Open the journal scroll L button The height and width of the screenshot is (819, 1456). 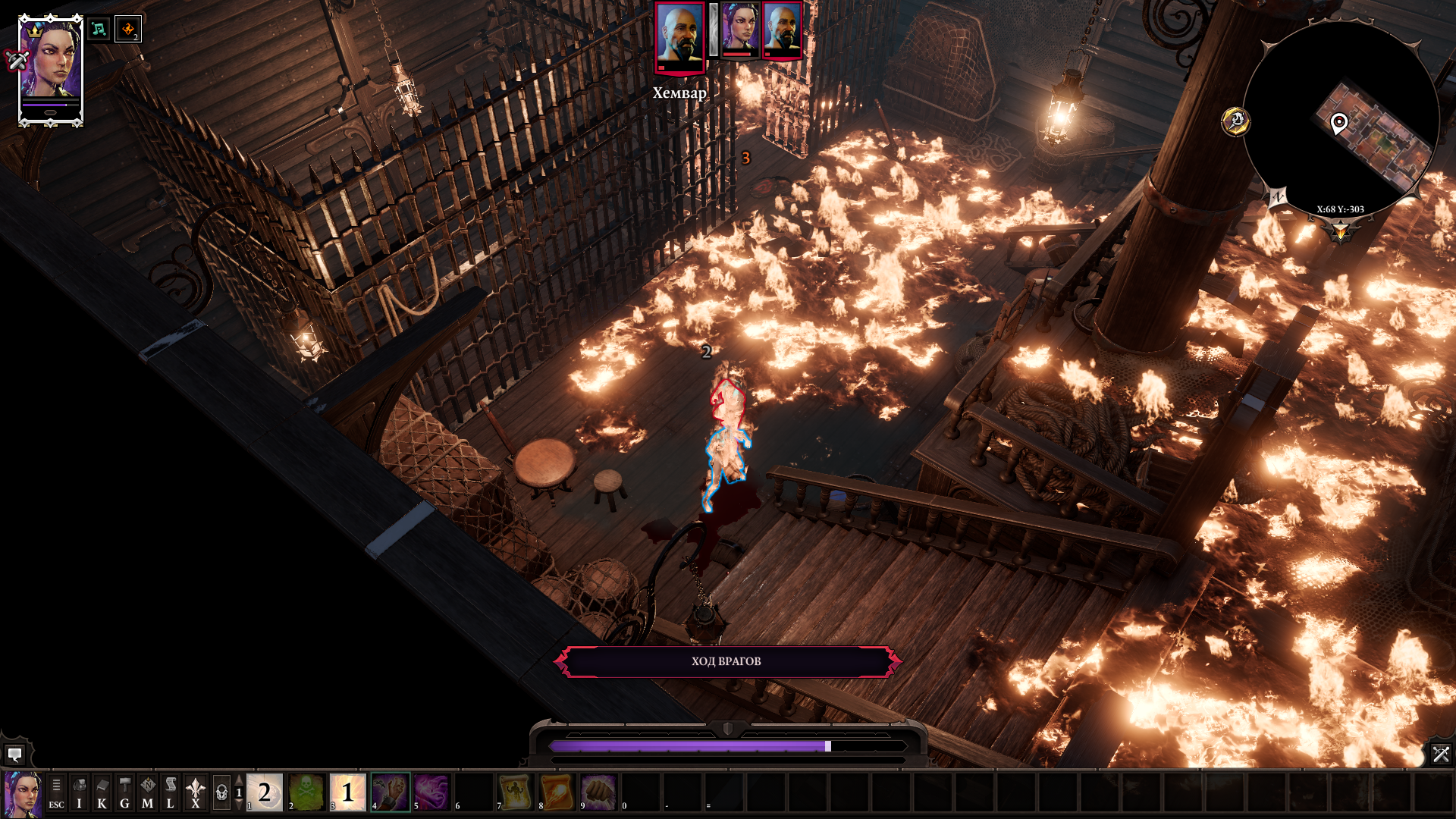(170, 792)
